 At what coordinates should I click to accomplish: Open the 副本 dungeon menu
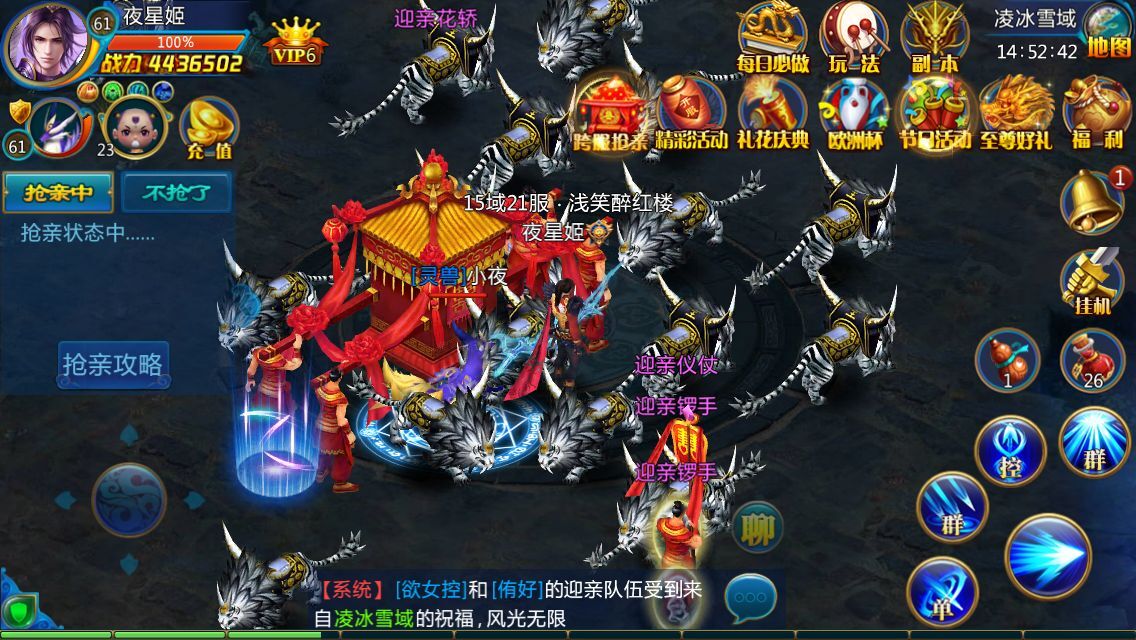[x=935, y=38]
